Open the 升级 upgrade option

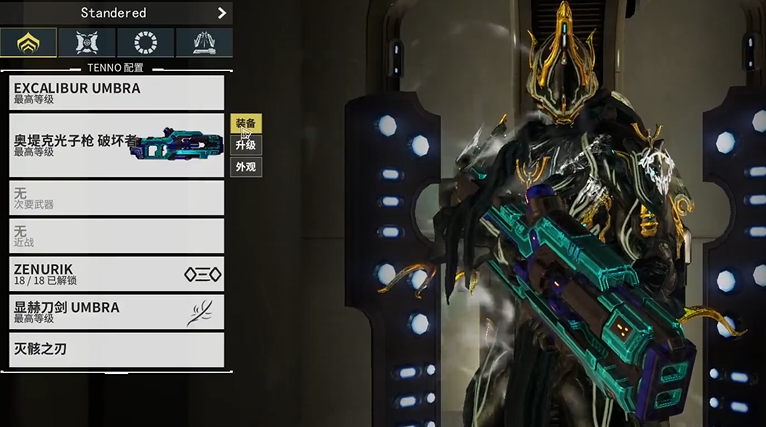pos(246,145)
